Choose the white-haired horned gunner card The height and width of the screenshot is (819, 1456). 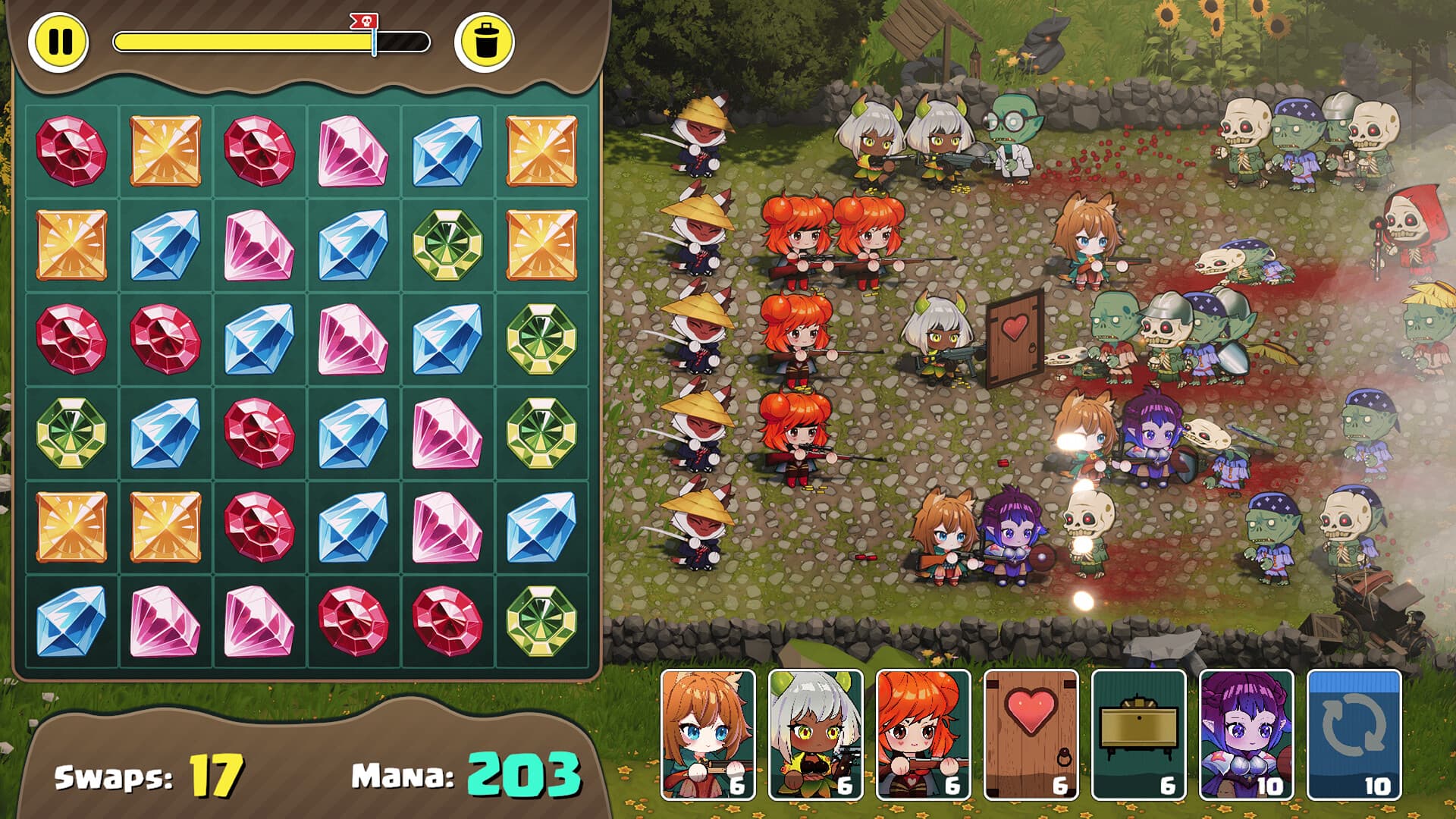(816, 734)
